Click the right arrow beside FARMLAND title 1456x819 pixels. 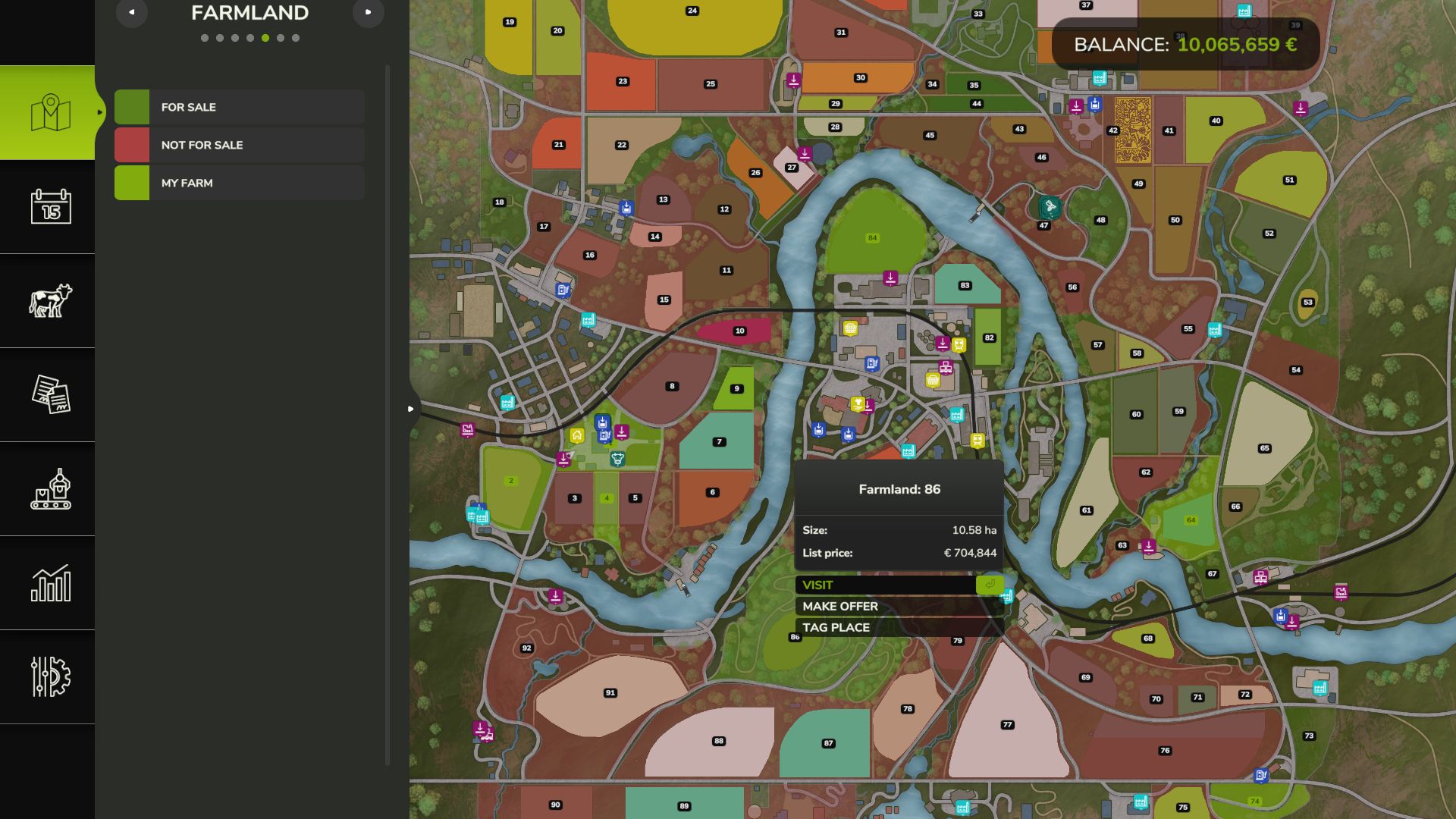(x=369, y=13)
